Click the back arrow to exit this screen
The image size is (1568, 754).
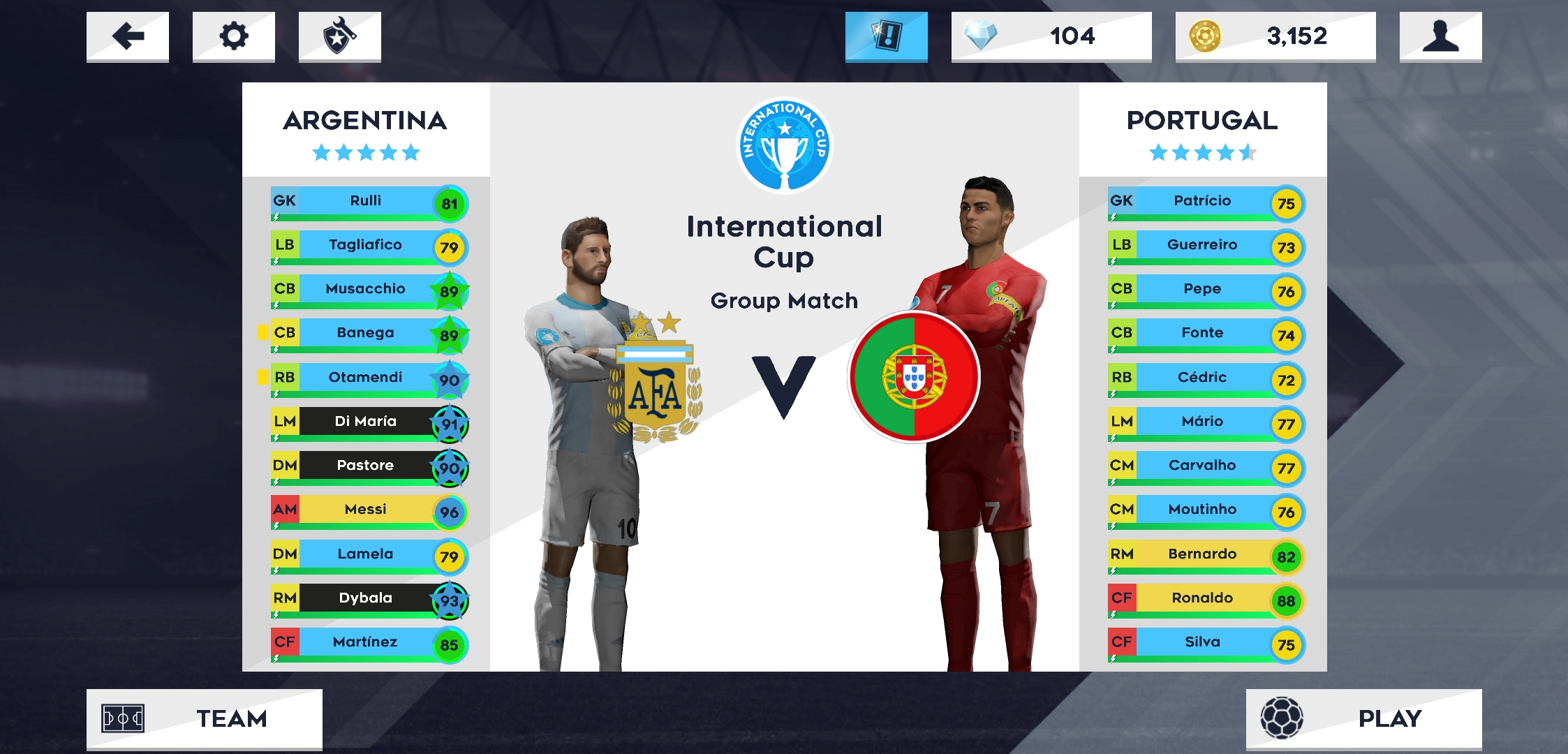point(127,36)
